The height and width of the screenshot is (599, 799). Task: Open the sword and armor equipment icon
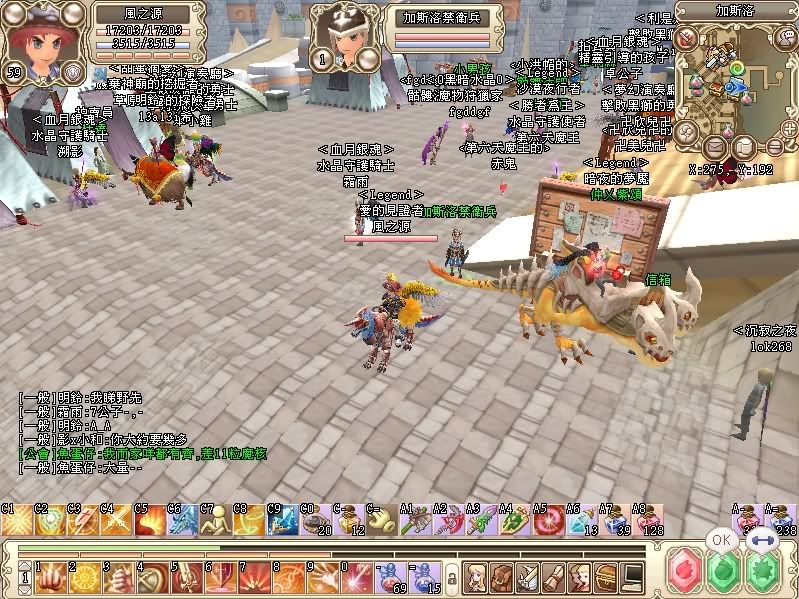tap(527, 578)
